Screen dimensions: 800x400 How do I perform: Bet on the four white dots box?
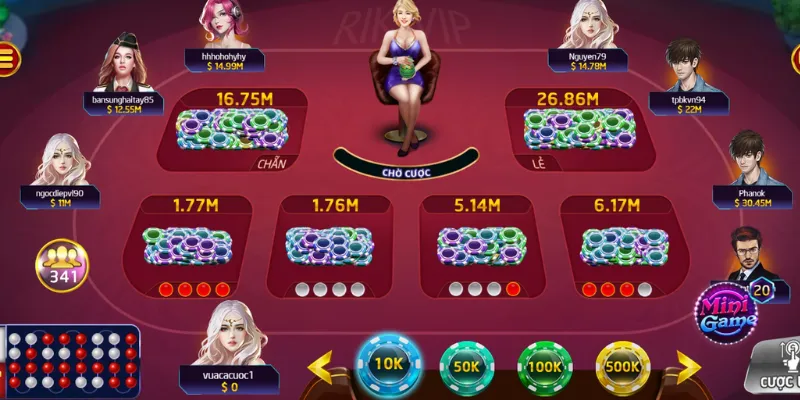click(x=329, y=247)
